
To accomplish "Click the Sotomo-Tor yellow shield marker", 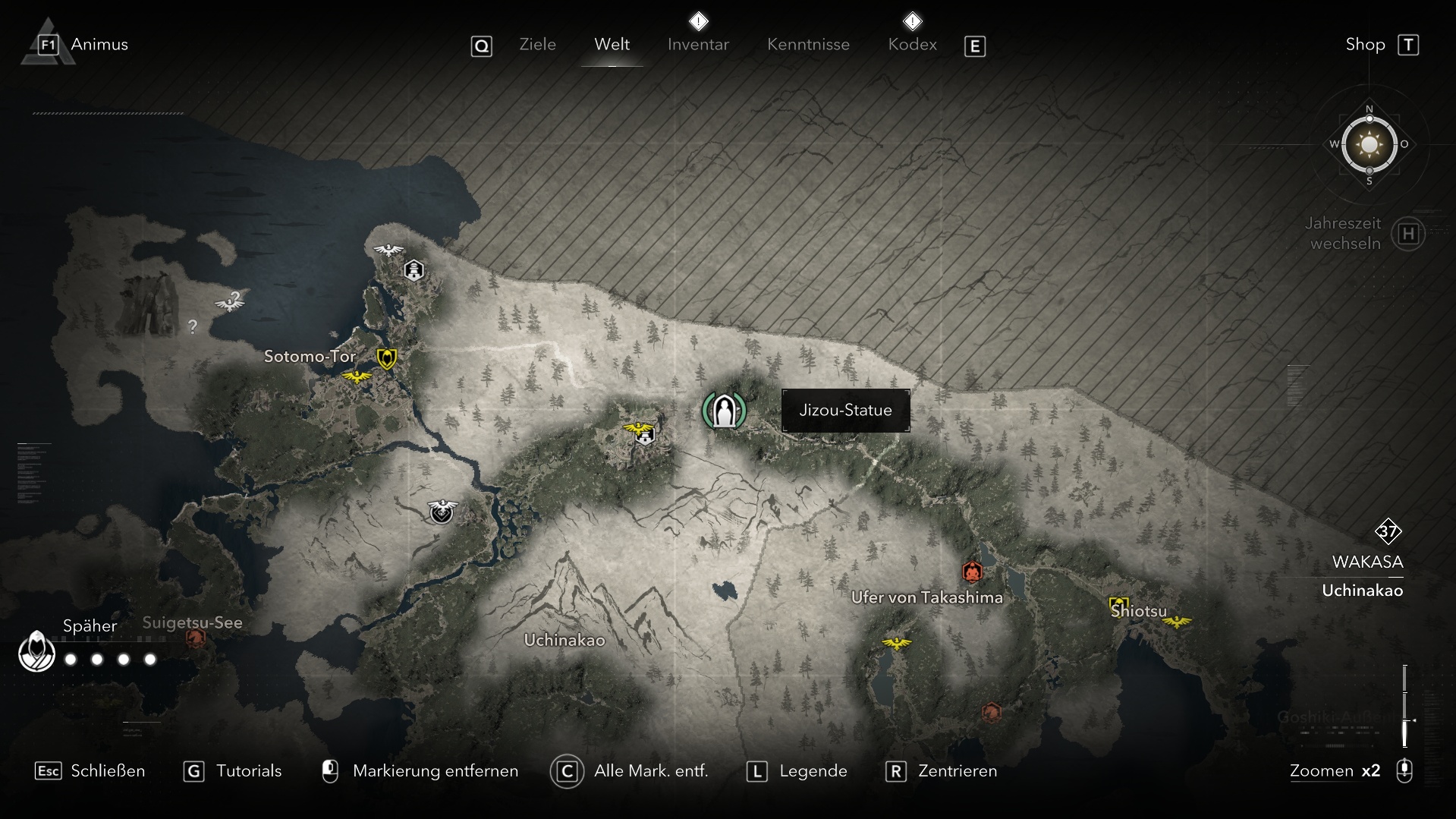I will (x=387, y=358).
